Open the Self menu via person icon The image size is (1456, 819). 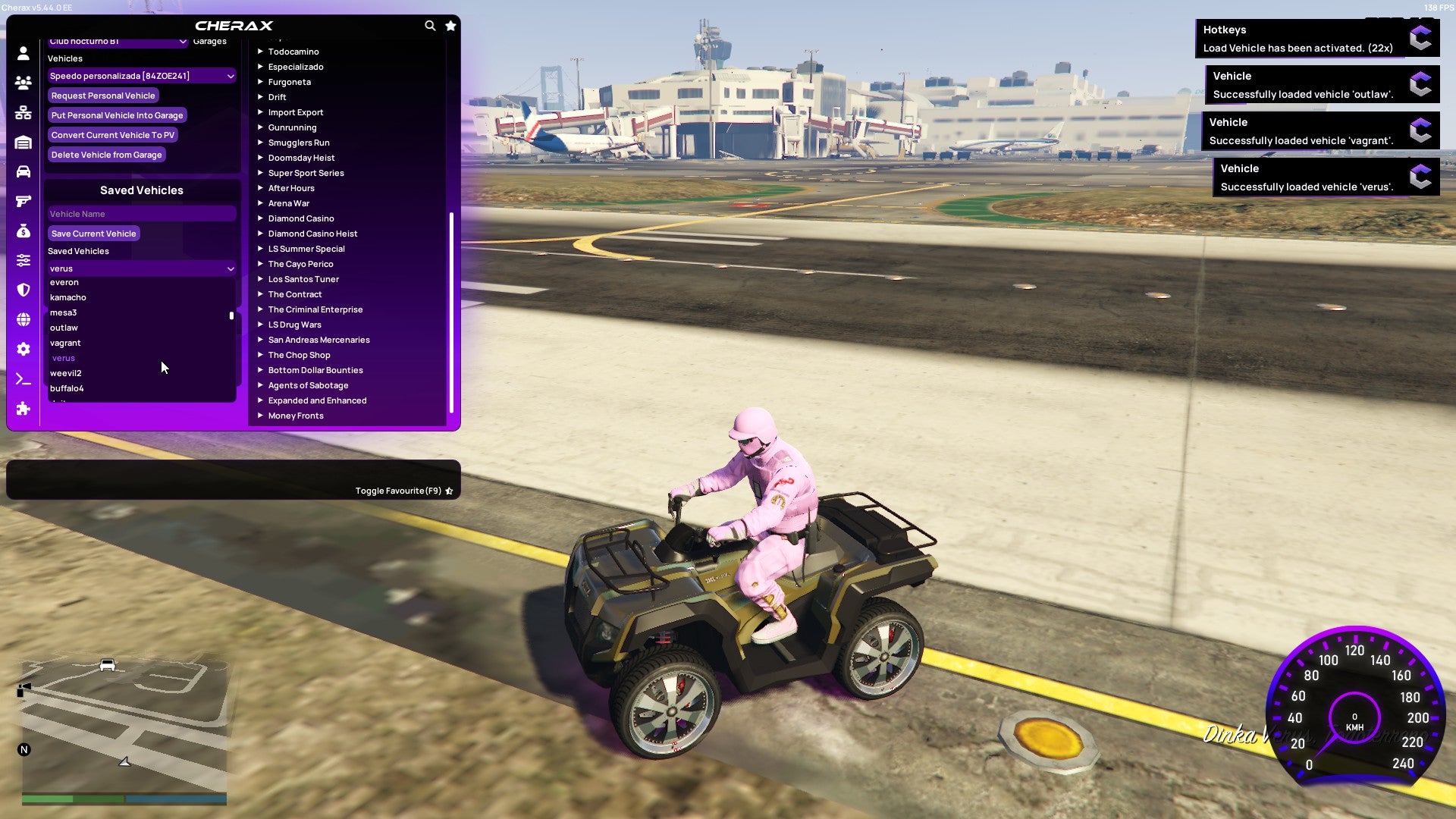tap(22, 54)
